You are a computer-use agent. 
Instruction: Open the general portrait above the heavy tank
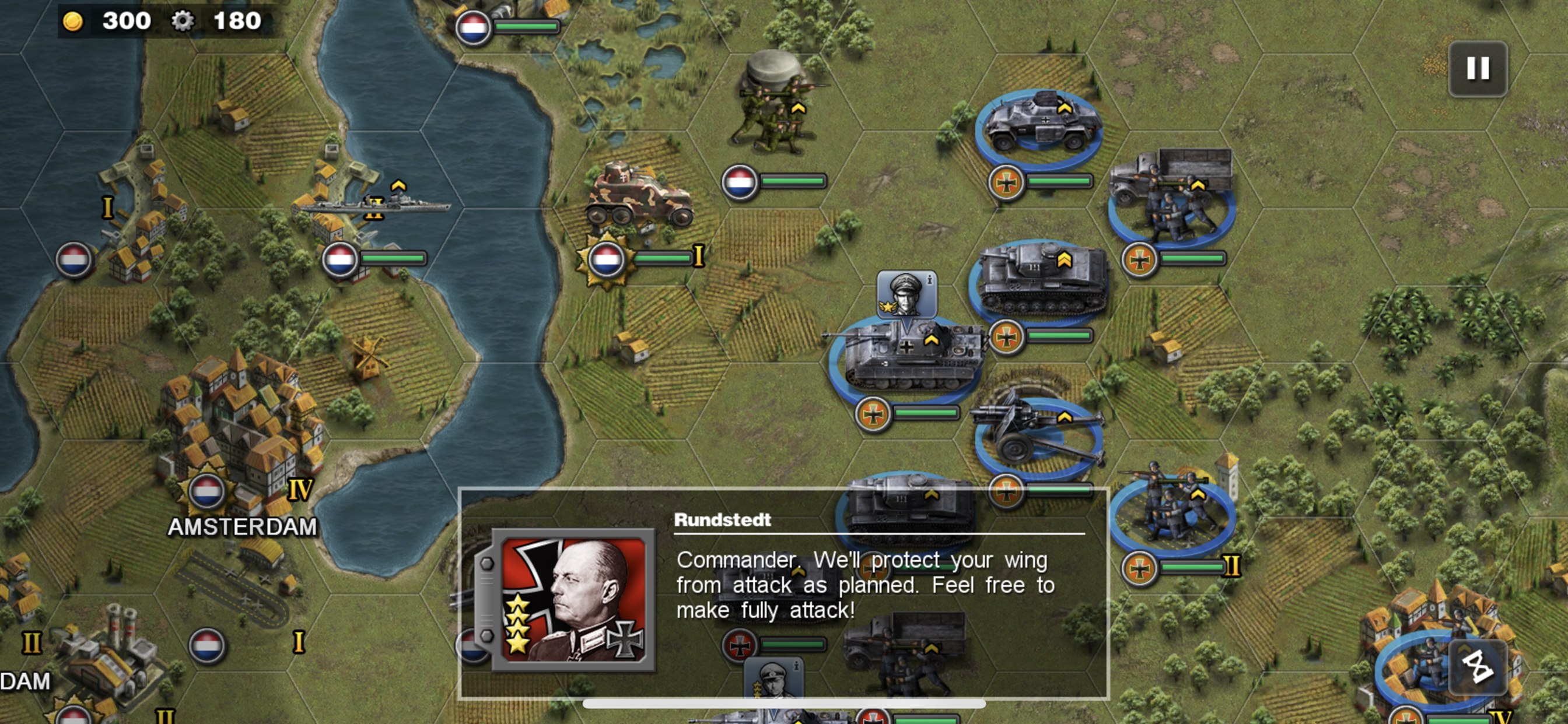point(906,294)
